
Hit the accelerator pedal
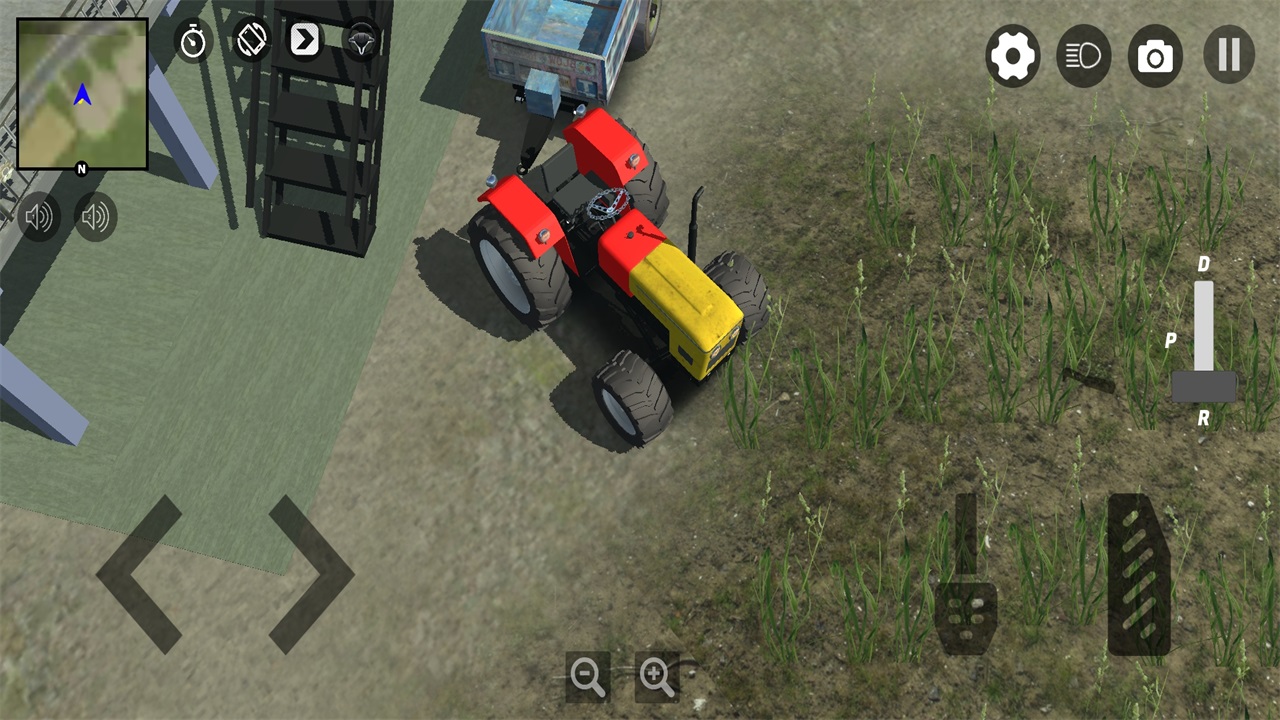click(x=1139, y=575)
